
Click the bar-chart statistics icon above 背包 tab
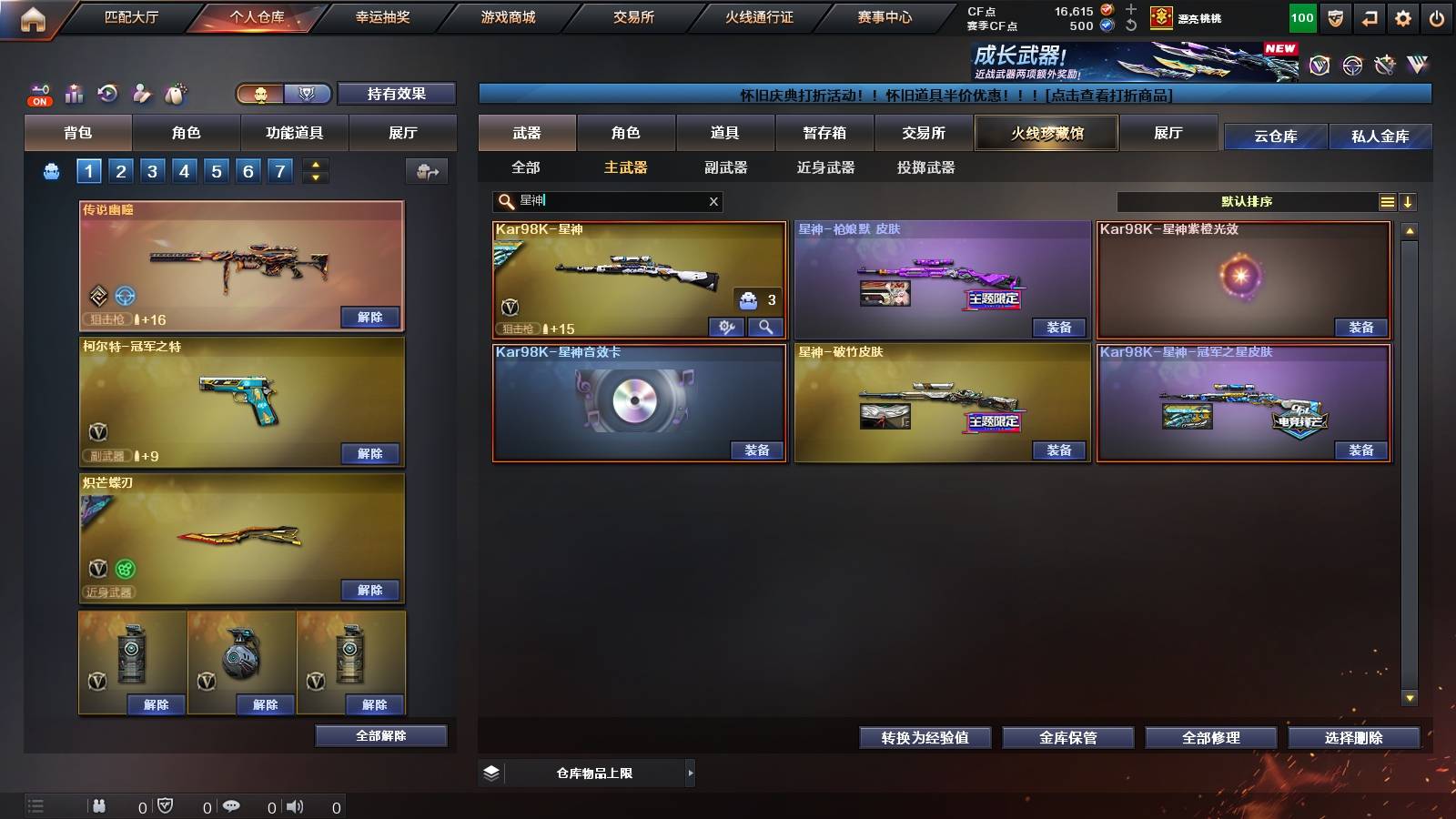coord(75,93)
